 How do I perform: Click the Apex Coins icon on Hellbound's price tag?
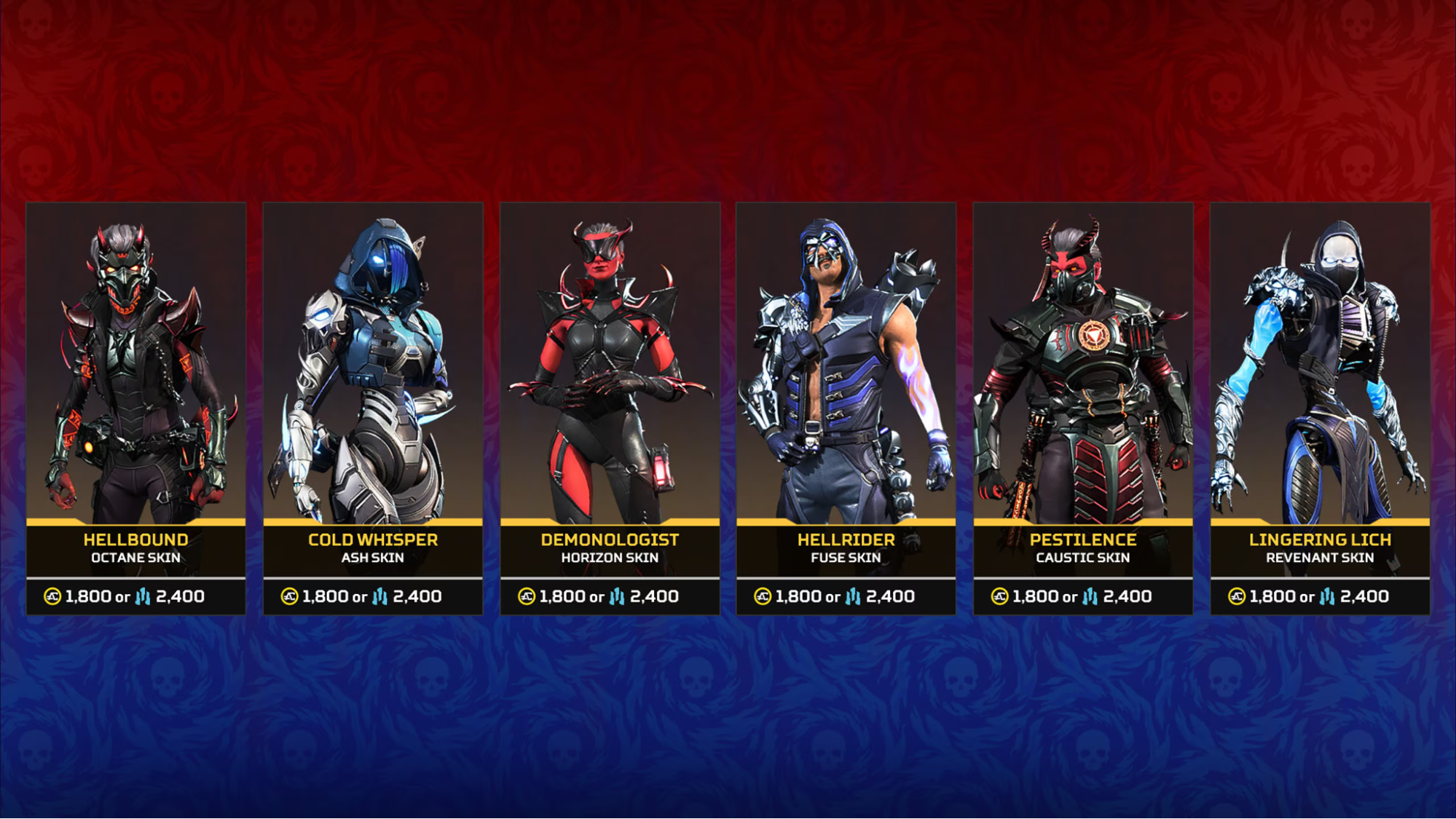click(51, 596)
